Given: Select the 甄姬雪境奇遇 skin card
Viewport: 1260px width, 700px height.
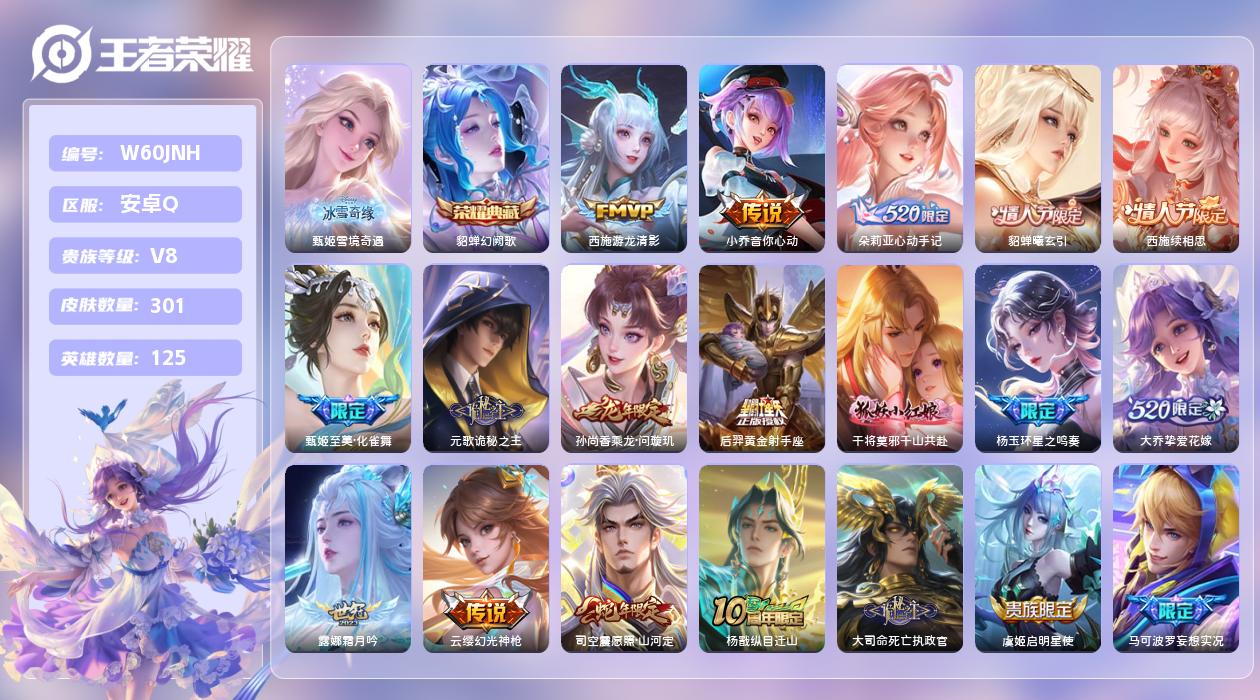Looking at the screenshot, I should click(348, 158).
